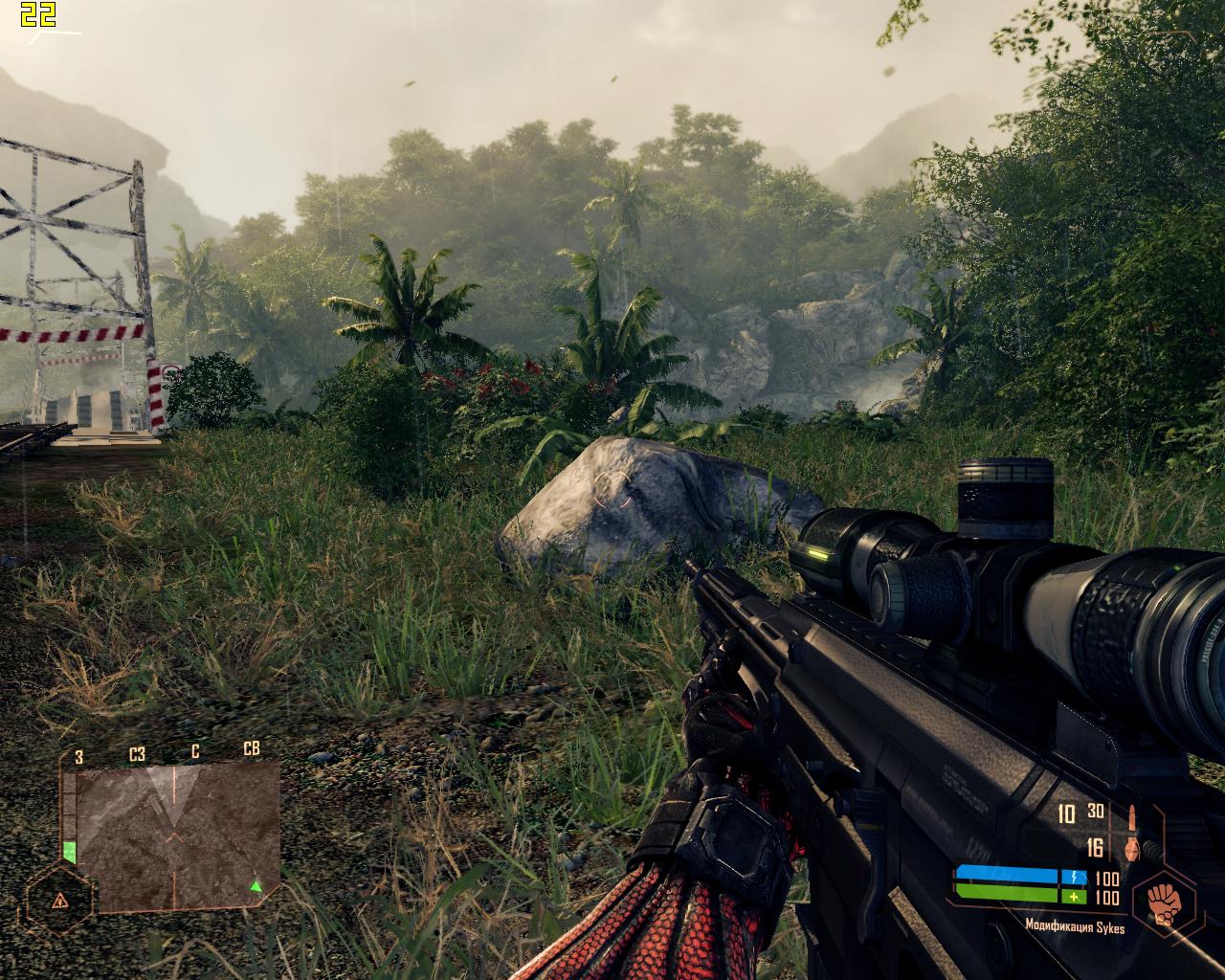Select the grenade icon beside count 16

(x=1130, y=848)
